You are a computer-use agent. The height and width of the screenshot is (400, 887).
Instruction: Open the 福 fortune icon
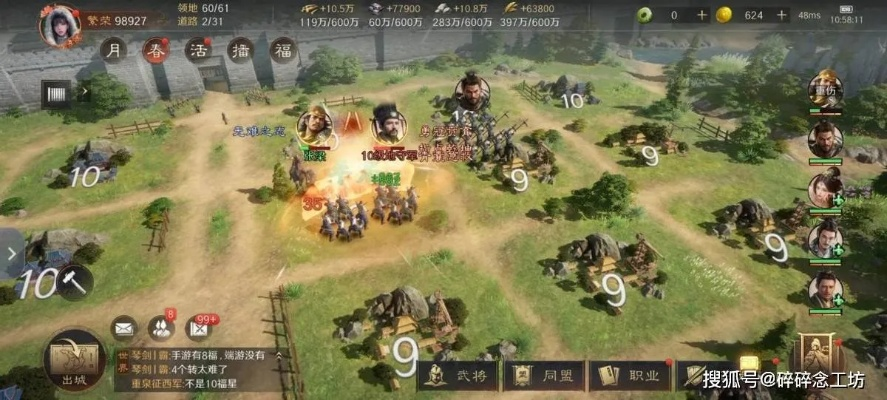coord(283,51)
